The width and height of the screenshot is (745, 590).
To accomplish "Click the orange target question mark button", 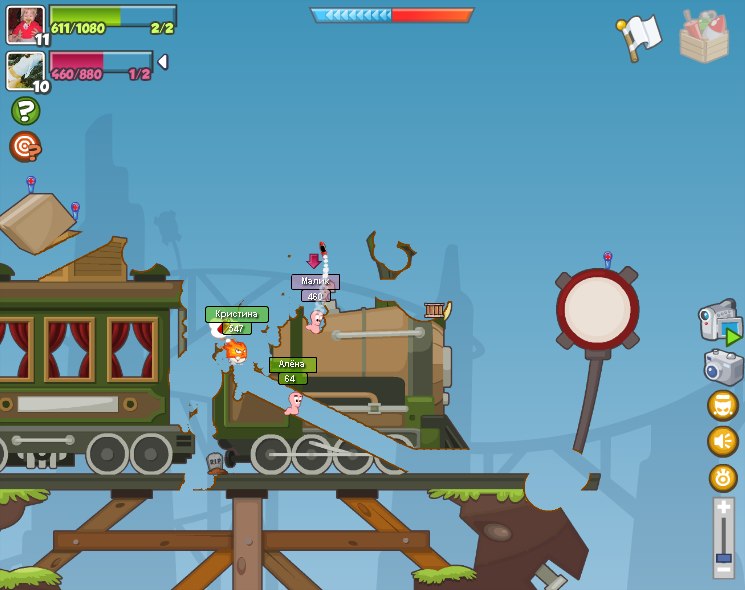I will click(25, 147).
